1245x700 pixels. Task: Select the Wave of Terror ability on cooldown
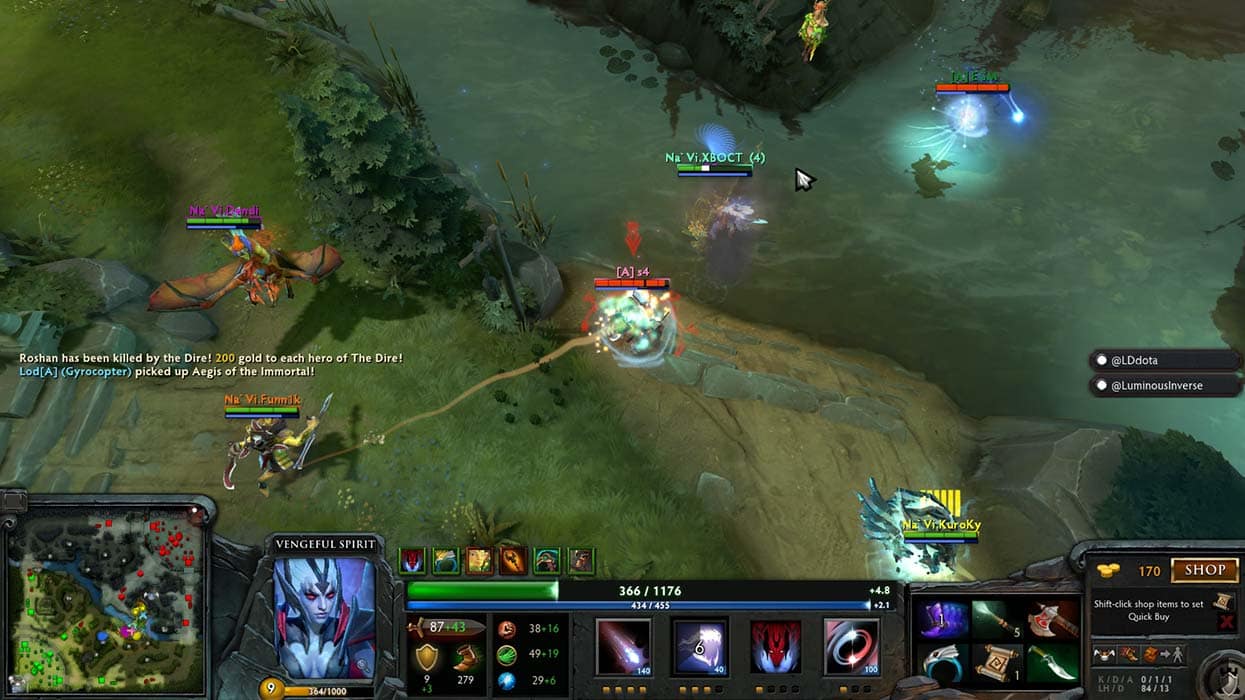(700, 647)
